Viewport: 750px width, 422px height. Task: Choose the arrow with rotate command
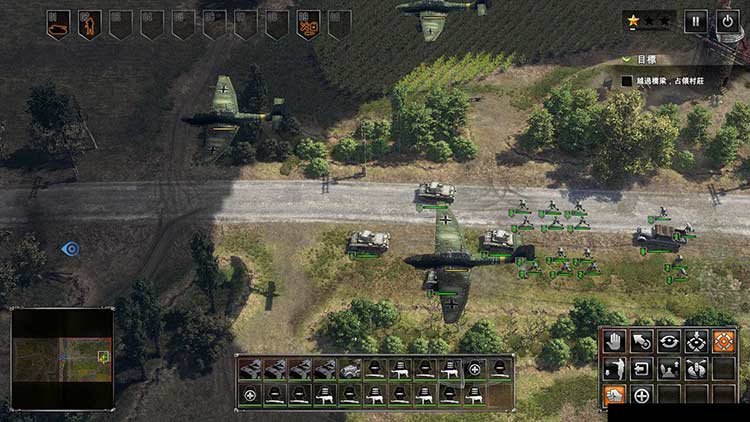point(641,342)
